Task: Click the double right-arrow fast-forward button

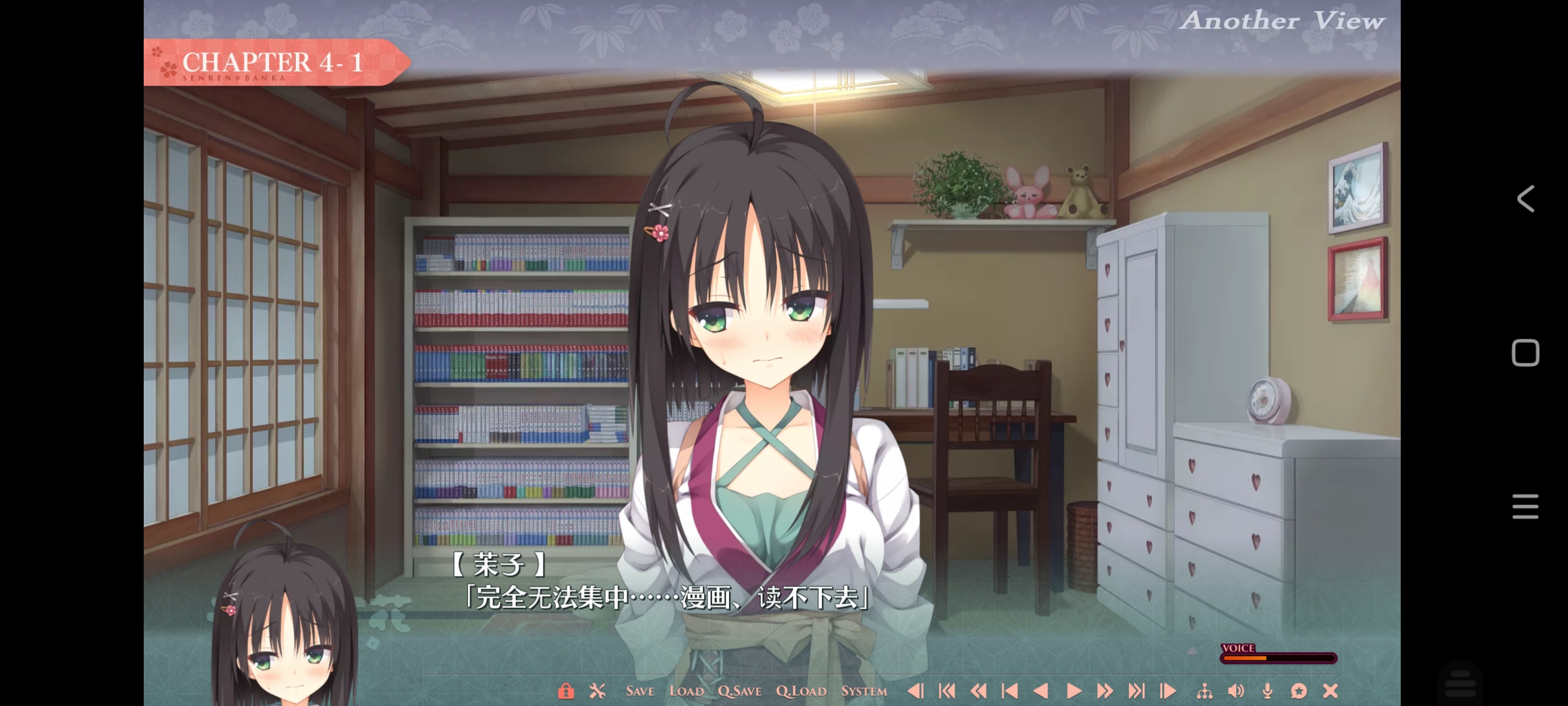Action: pos(1104,691)
